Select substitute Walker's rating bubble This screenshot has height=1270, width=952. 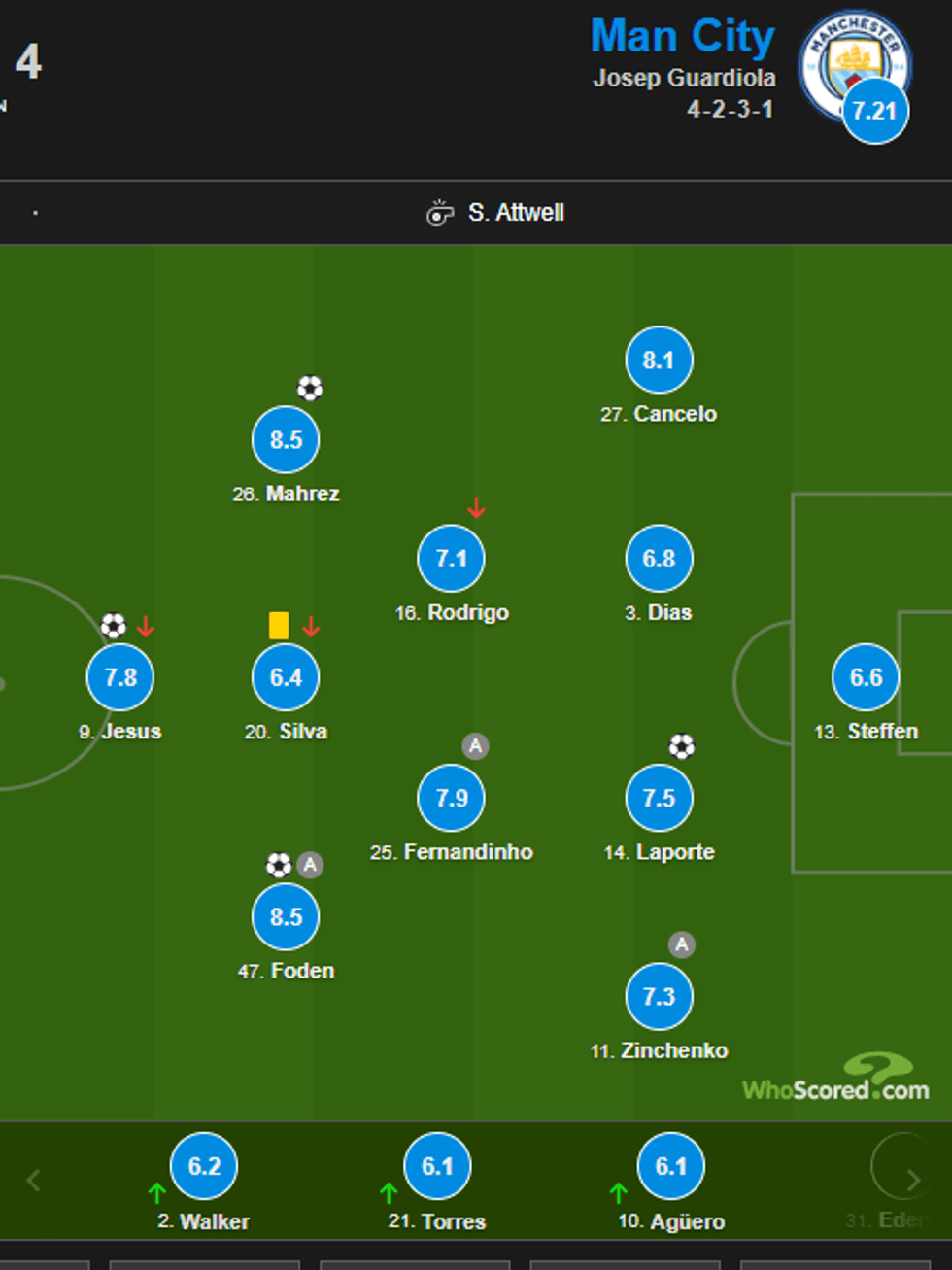click(x=204, y=1166)
